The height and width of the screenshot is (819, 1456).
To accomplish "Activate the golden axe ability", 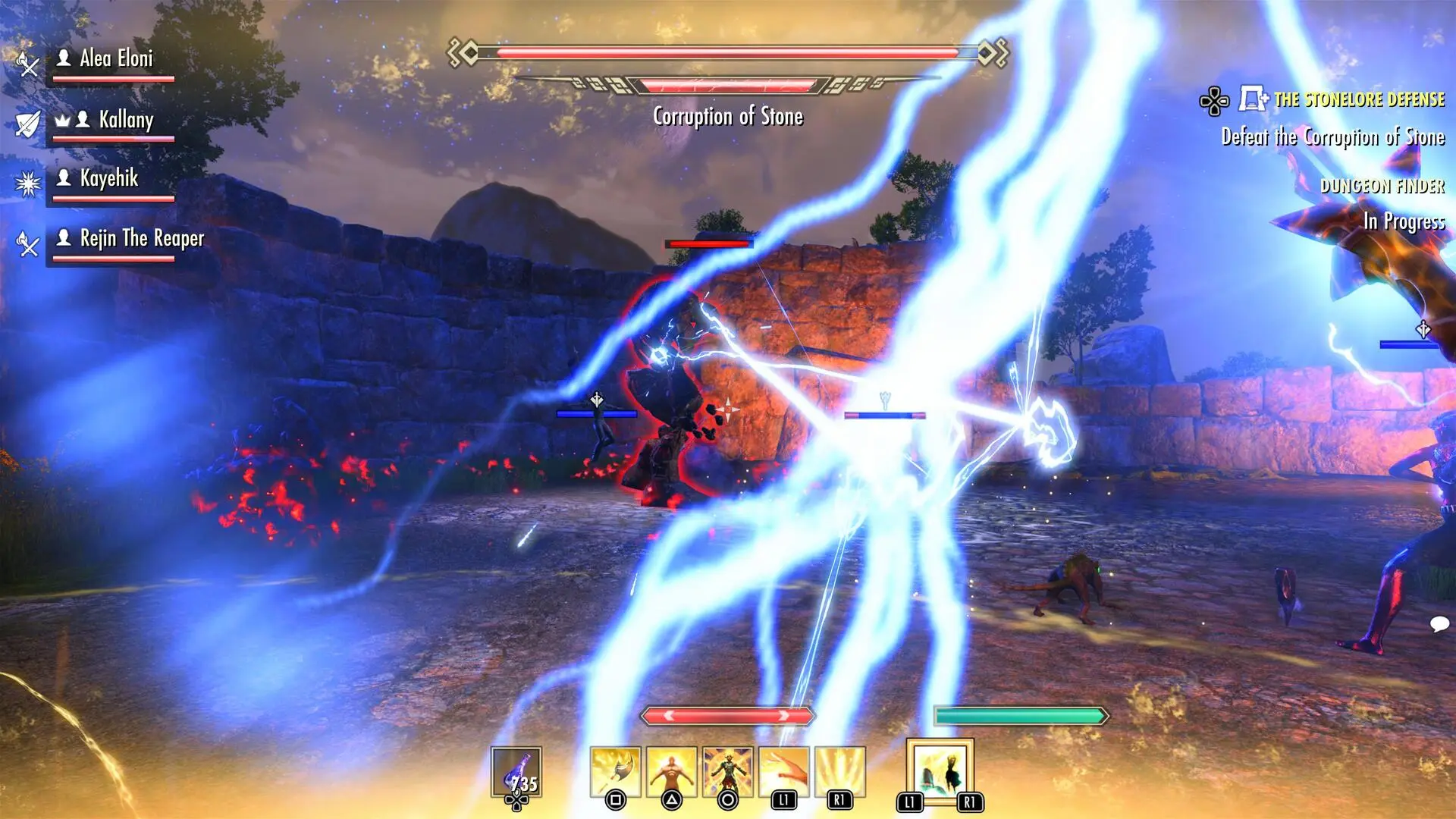I will (615, 771).
